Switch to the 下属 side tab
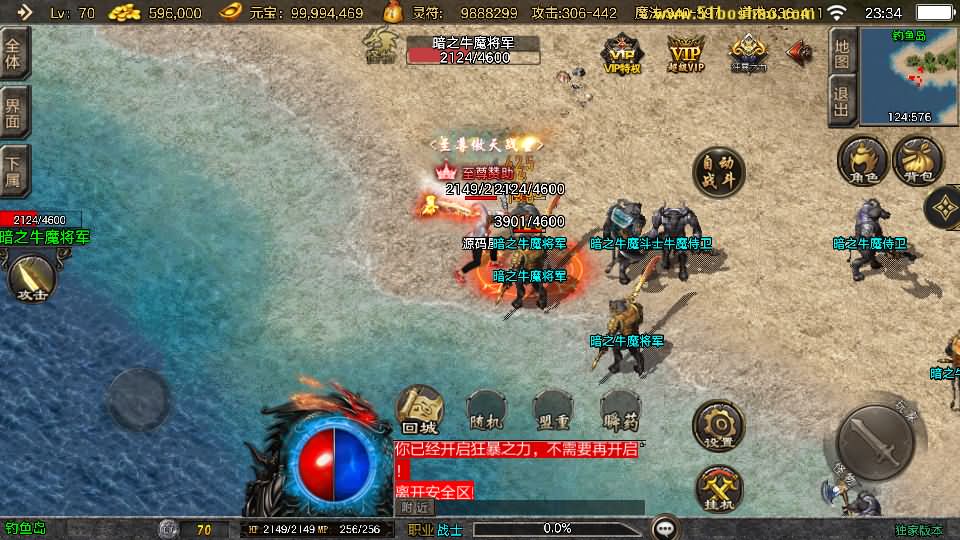The width and height of the screenshot is (960, 540). click(14, 172)
